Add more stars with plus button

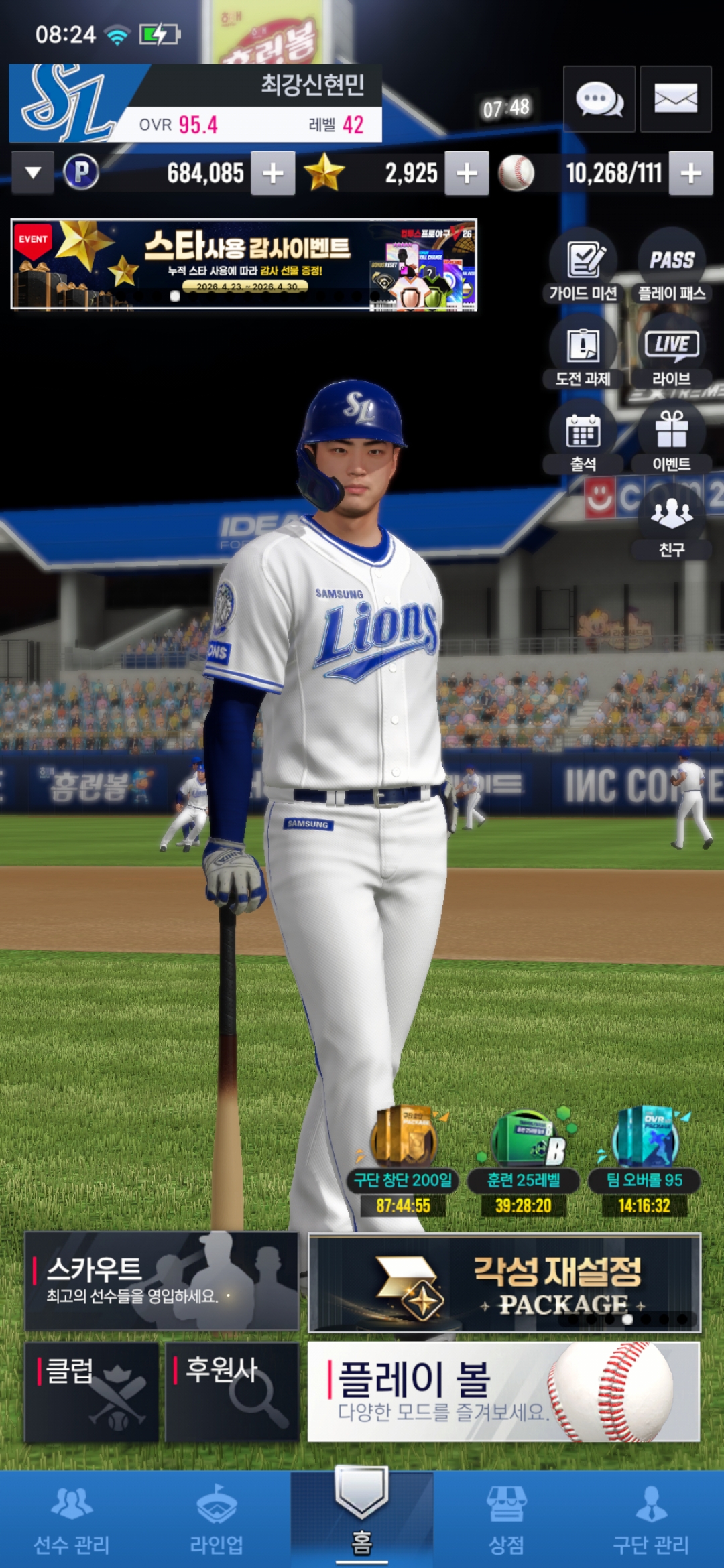[467, 174]
